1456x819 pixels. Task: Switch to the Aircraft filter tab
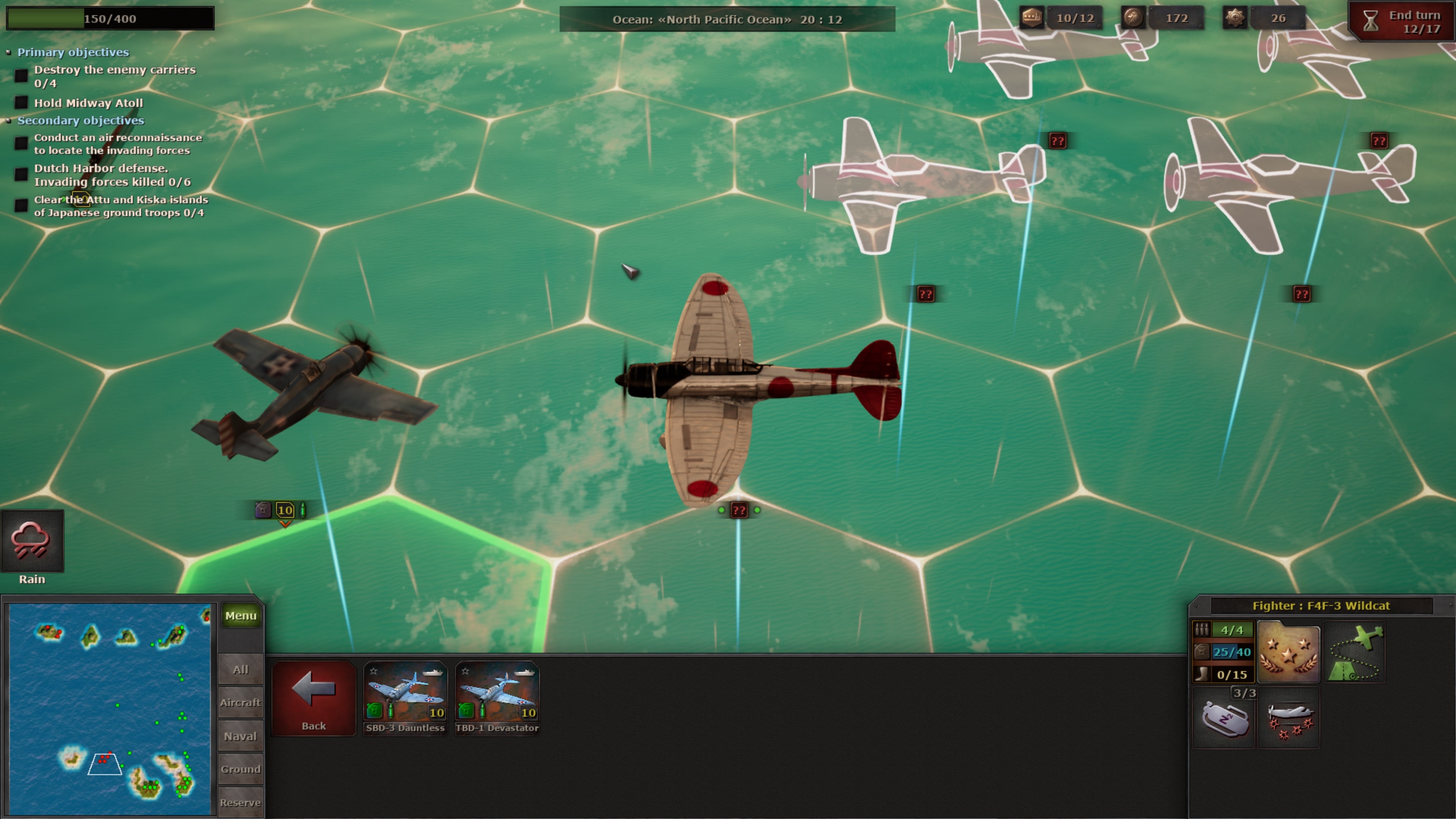coord(240,703)
